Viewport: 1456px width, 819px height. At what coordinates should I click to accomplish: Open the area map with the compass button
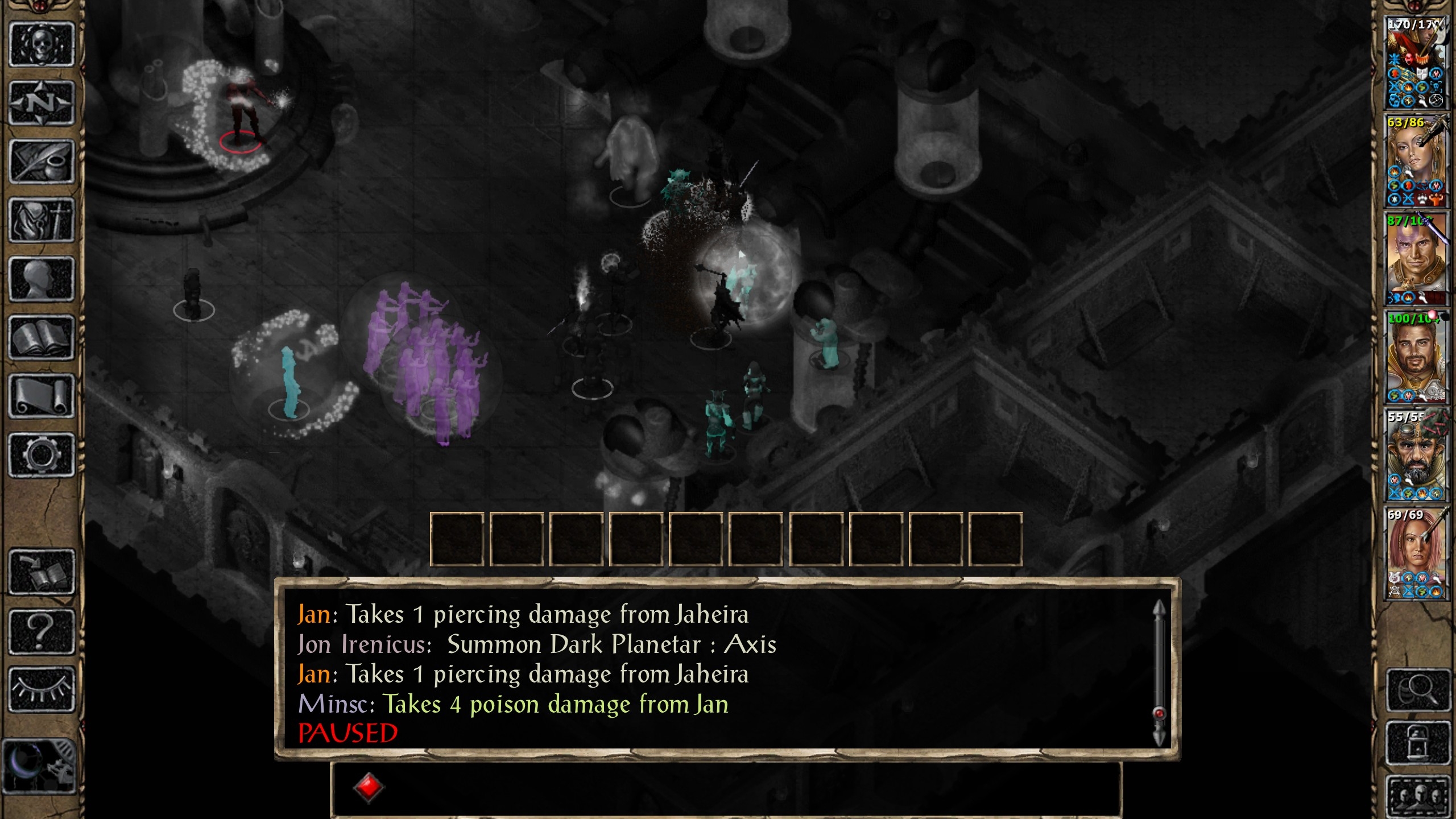pyautogui.click(x=42, y=104)
